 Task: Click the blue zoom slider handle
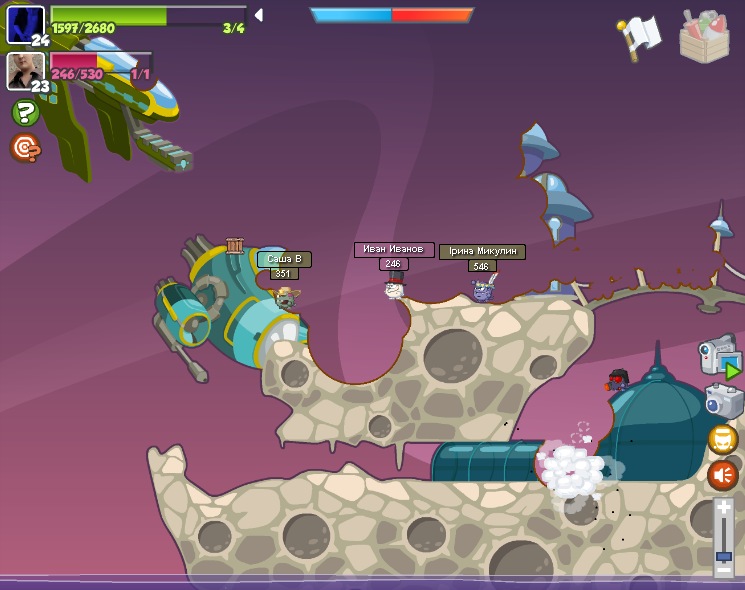pyautogui.click(x=723, y=555)
